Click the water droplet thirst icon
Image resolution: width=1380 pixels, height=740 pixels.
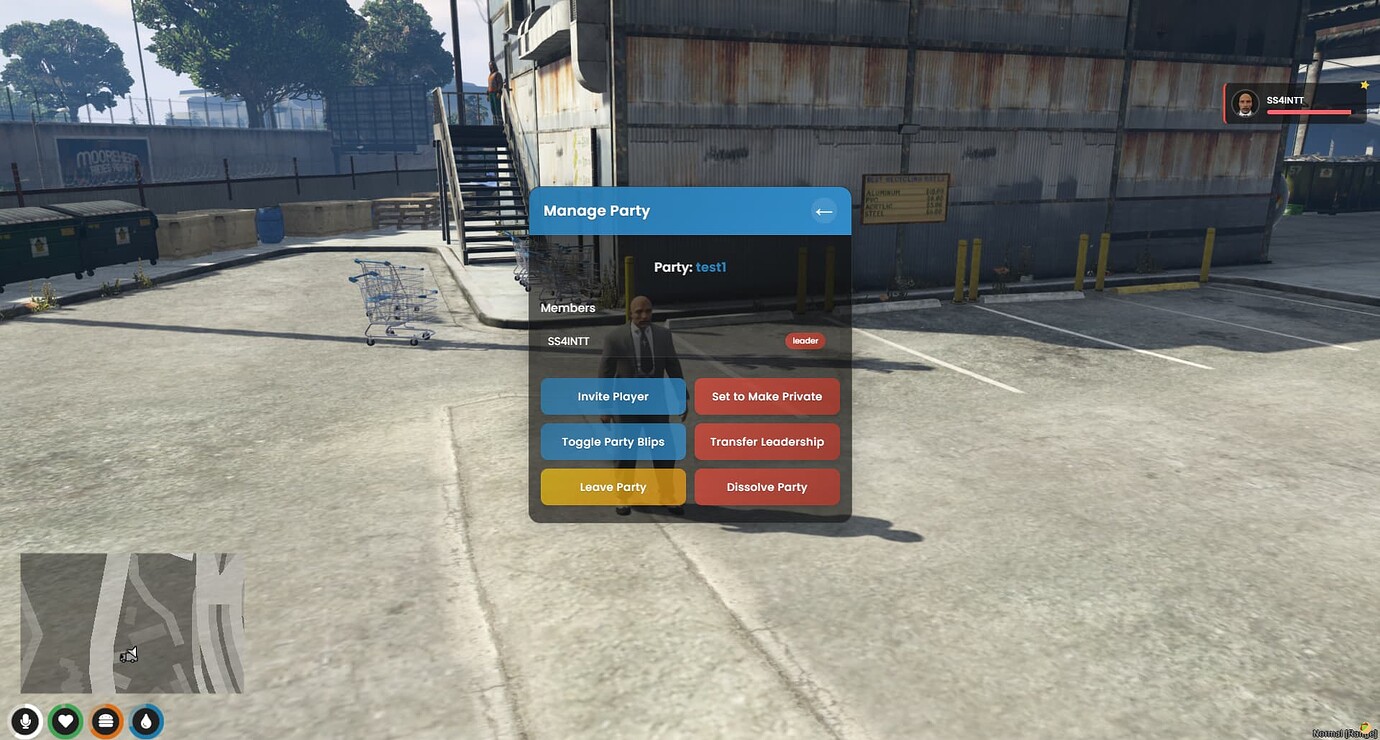[145, 720]
